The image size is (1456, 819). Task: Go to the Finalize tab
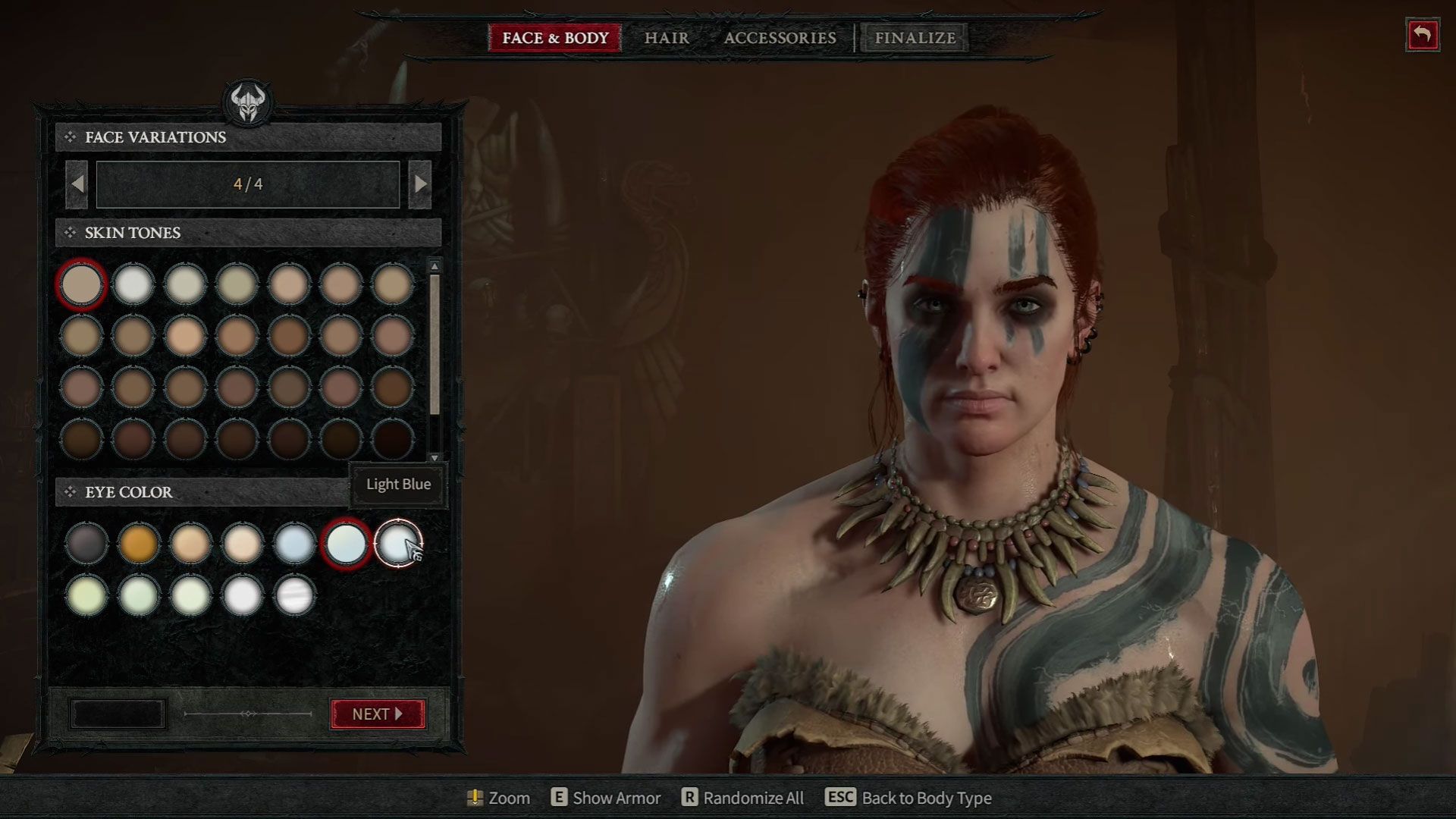[x=915, y=38]
